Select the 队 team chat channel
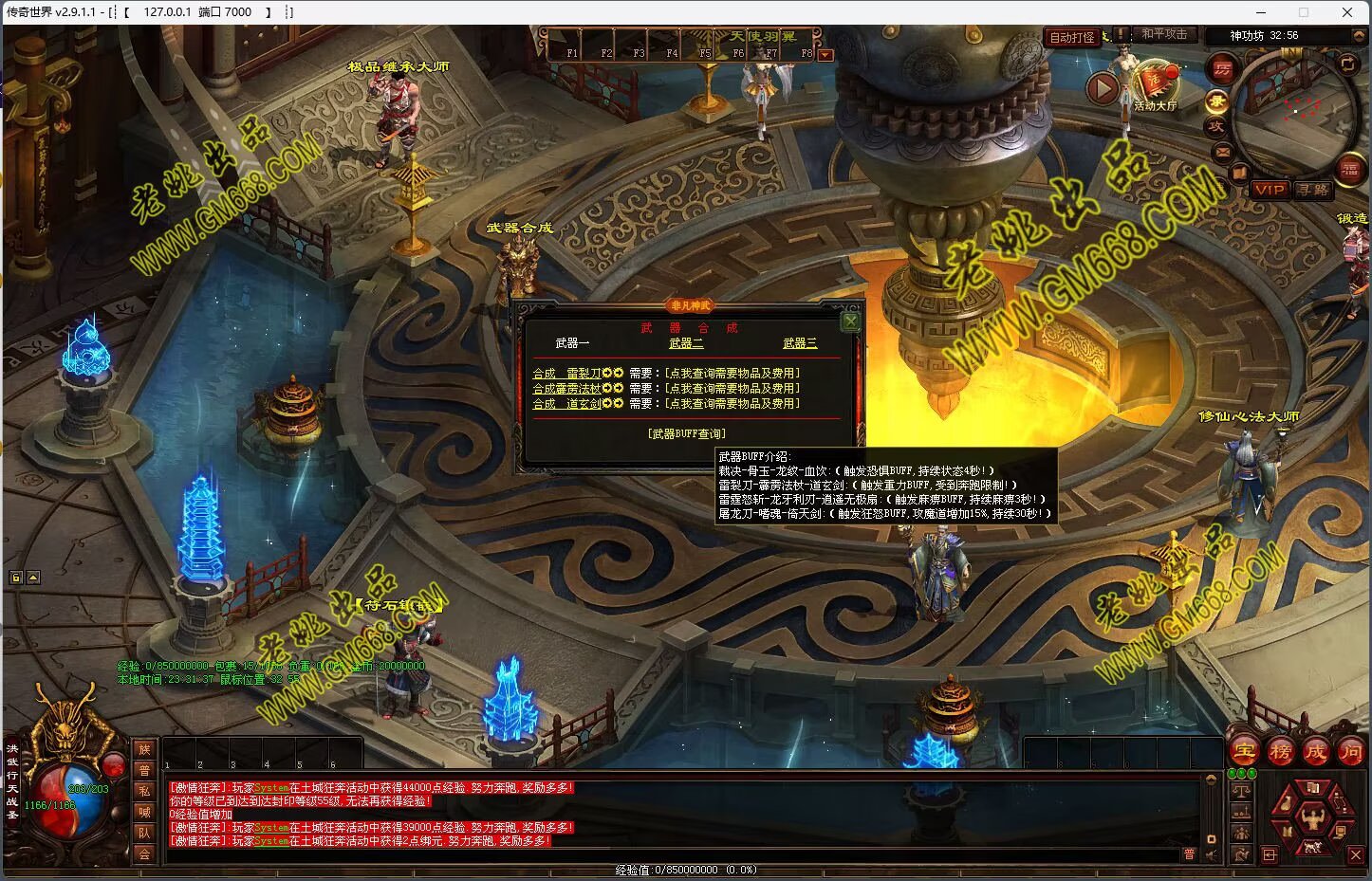The image size is (1372, 881). pos(144,833)
